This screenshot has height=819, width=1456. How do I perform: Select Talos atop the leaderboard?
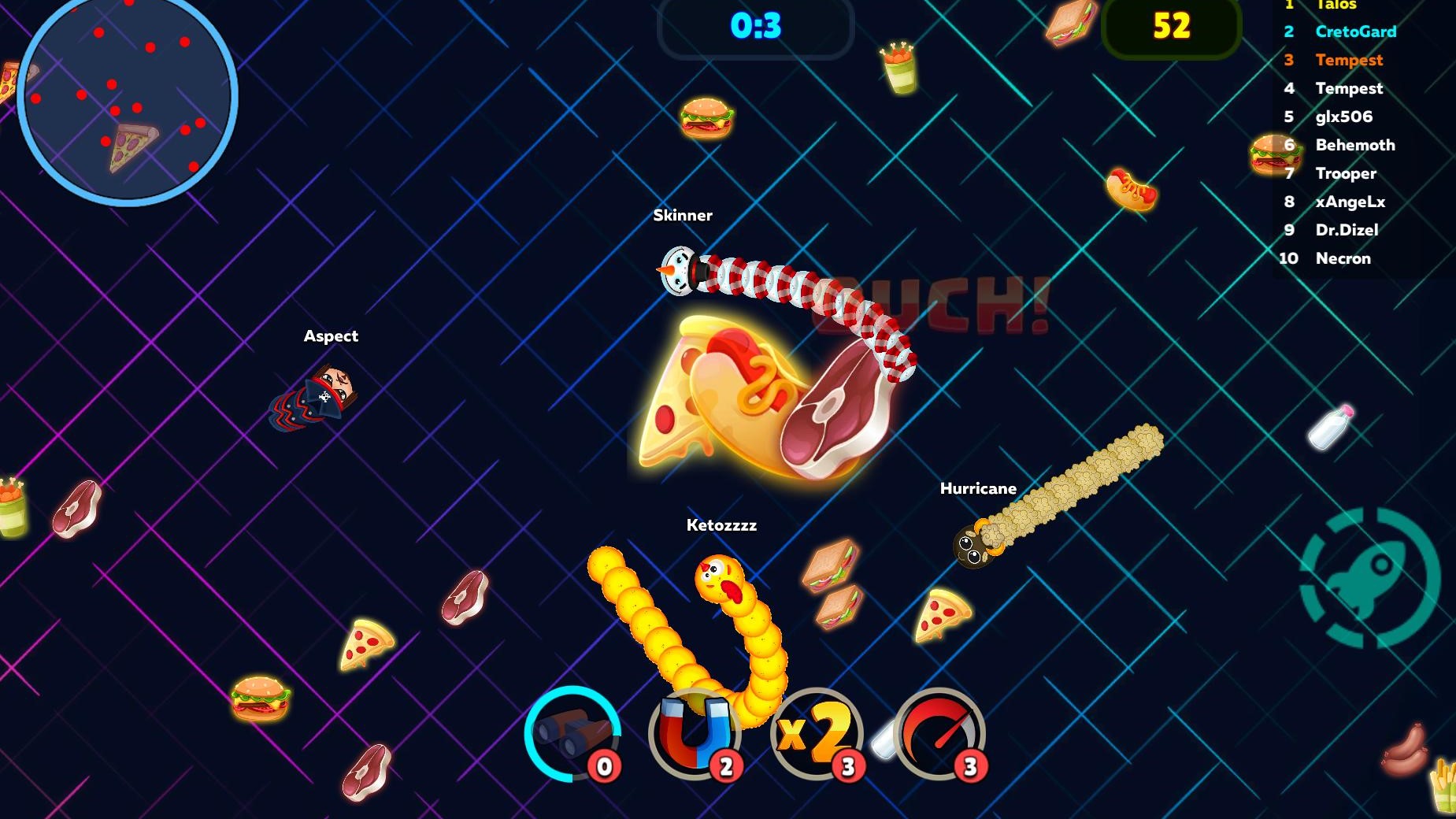coord(1338,6)
